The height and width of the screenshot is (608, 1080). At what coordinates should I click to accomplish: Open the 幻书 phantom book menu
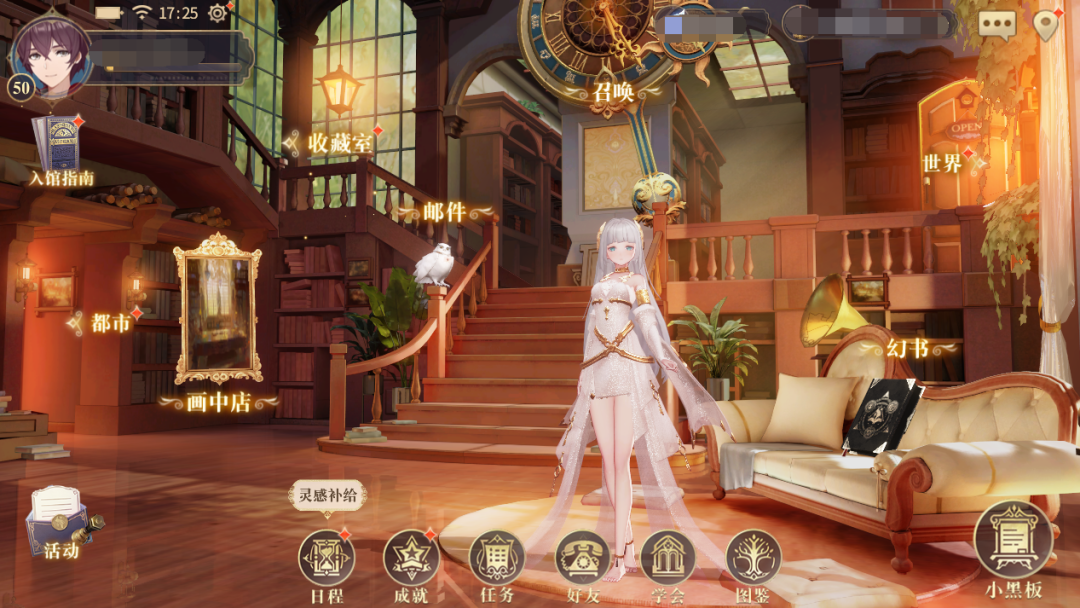908,349
